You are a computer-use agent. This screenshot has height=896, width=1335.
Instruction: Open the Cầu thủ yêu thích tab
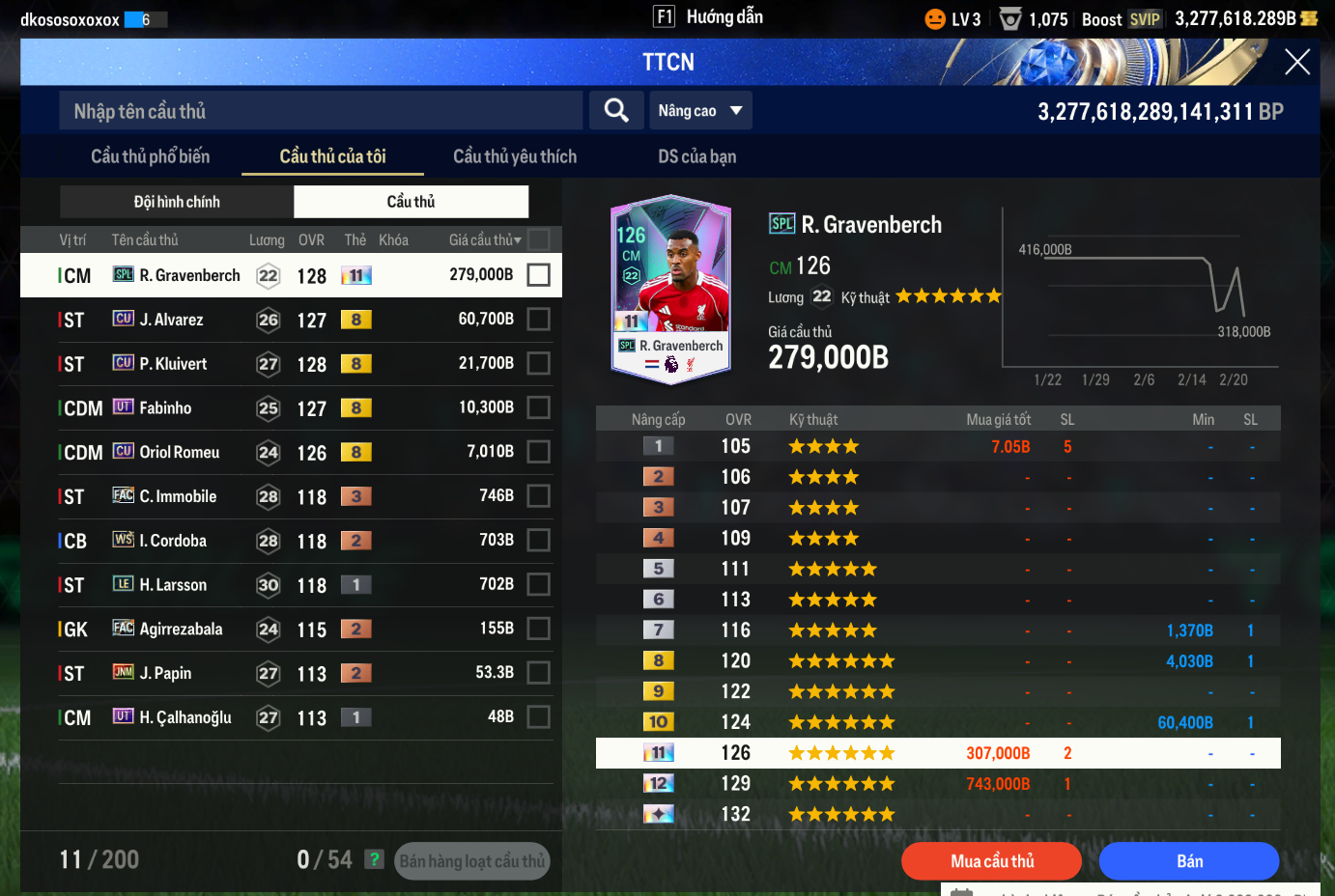[515, 156]
